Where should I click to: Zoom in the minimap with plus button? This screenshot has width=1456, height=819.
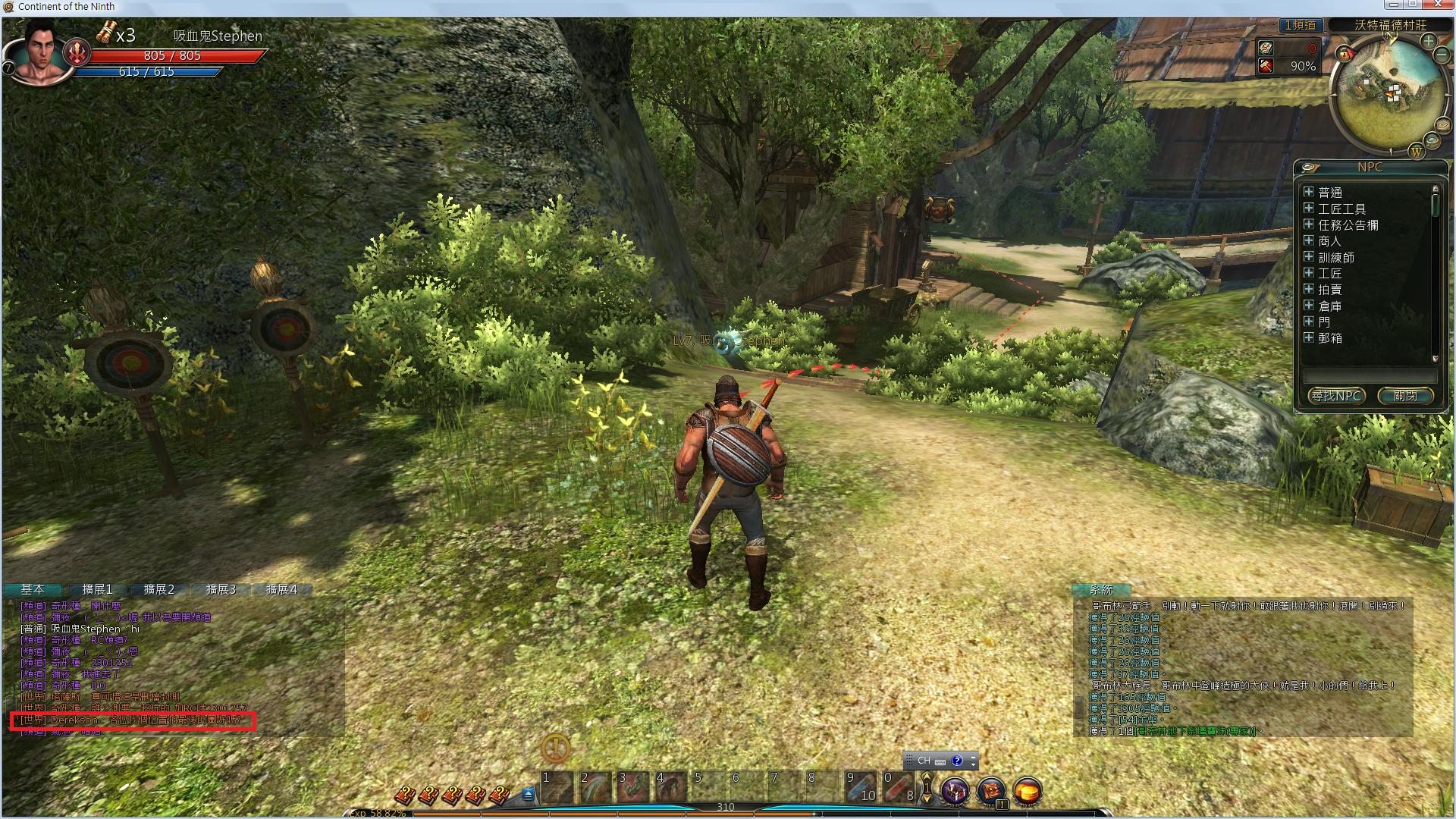(1428, 41)
